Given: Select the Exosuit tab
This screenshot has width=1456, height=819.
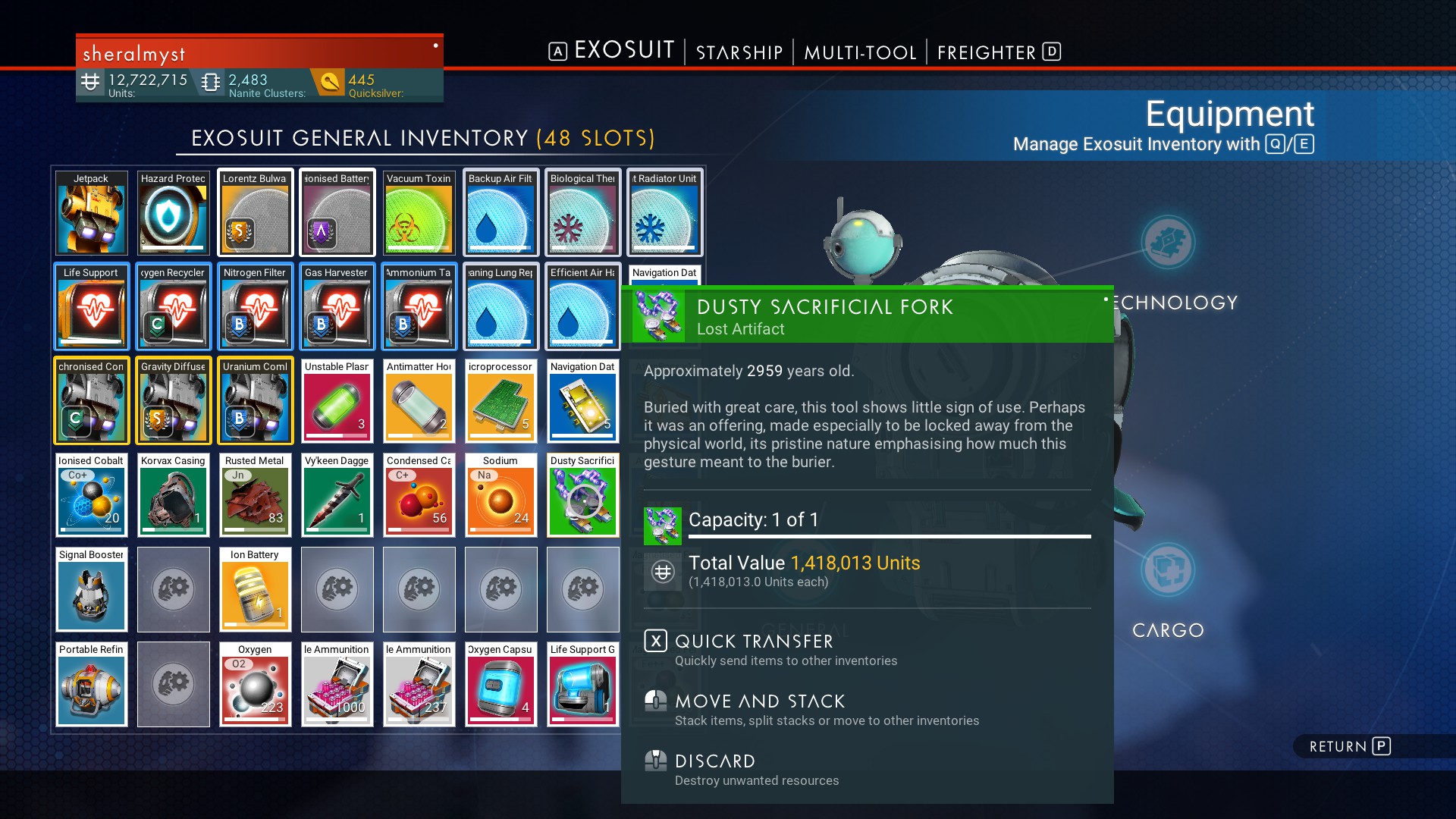Looking at the screenshot, I should 623,51.
